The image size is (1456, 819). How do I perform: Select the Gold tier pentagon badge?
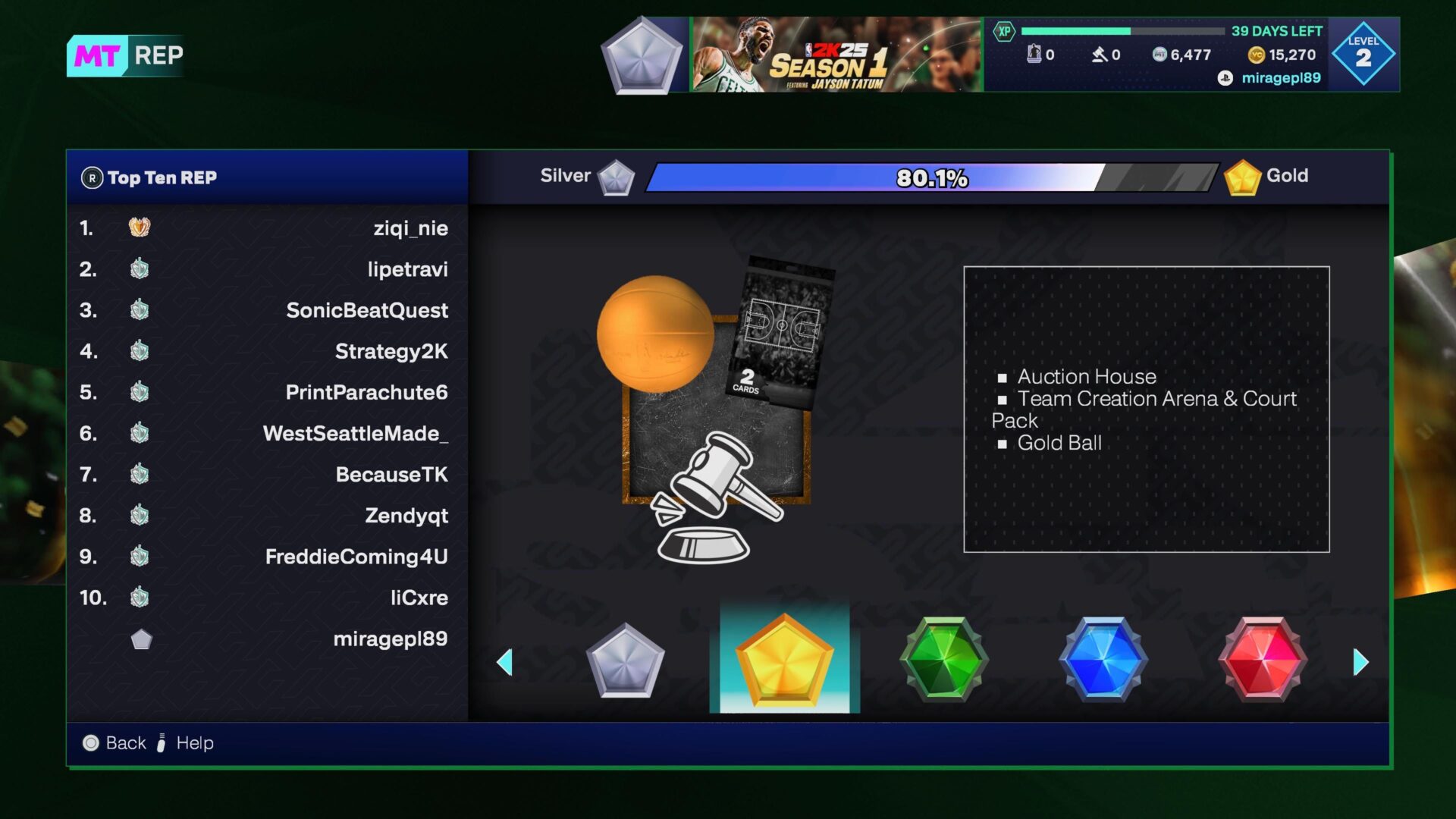[784, 659]
